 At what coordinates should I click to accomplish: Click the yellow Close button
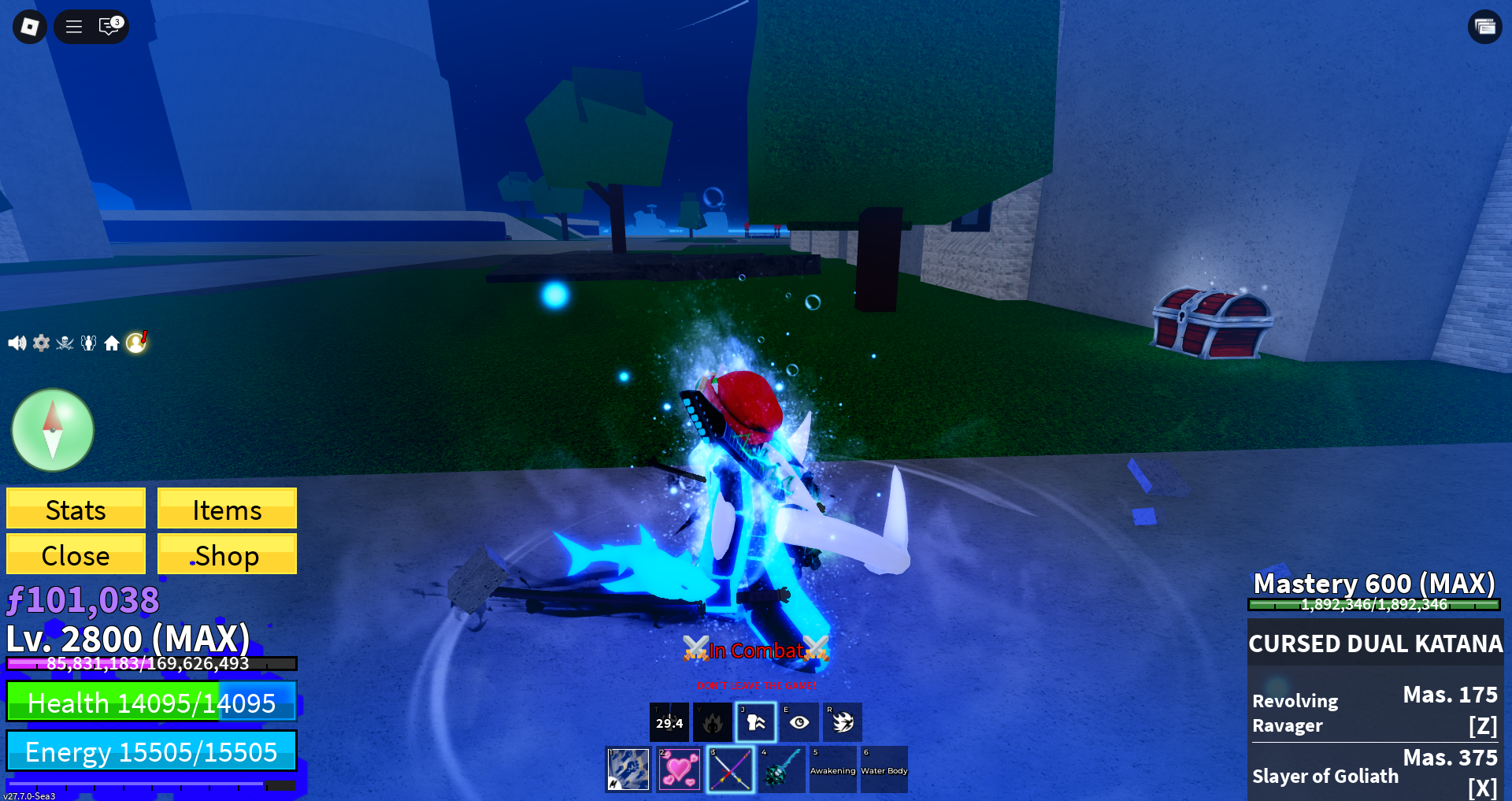(76, 554)
